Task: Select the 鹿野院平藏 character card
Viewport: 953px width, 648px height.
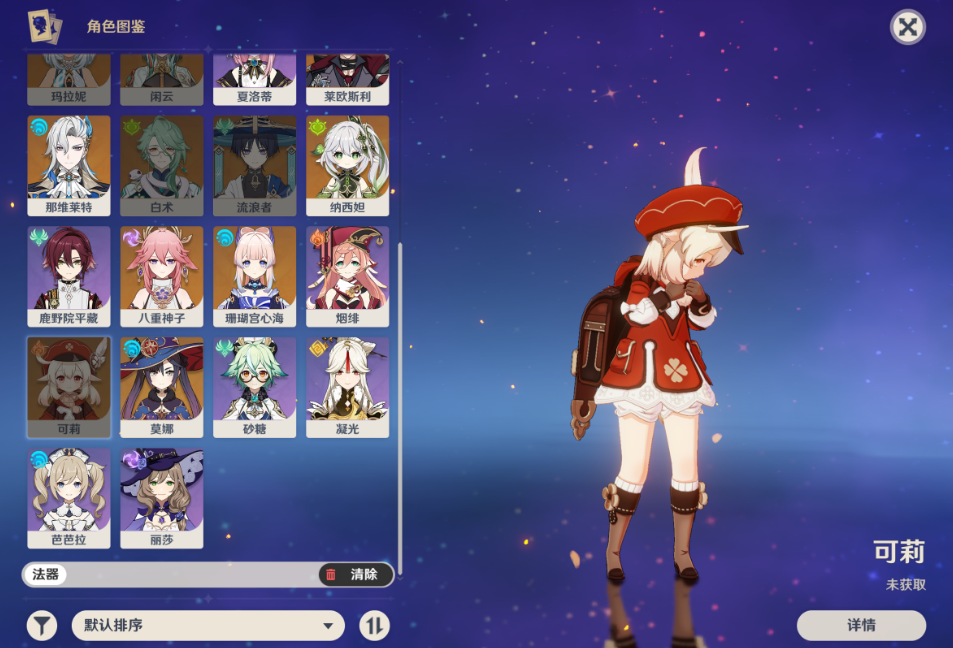Action: tap(69, 276)
